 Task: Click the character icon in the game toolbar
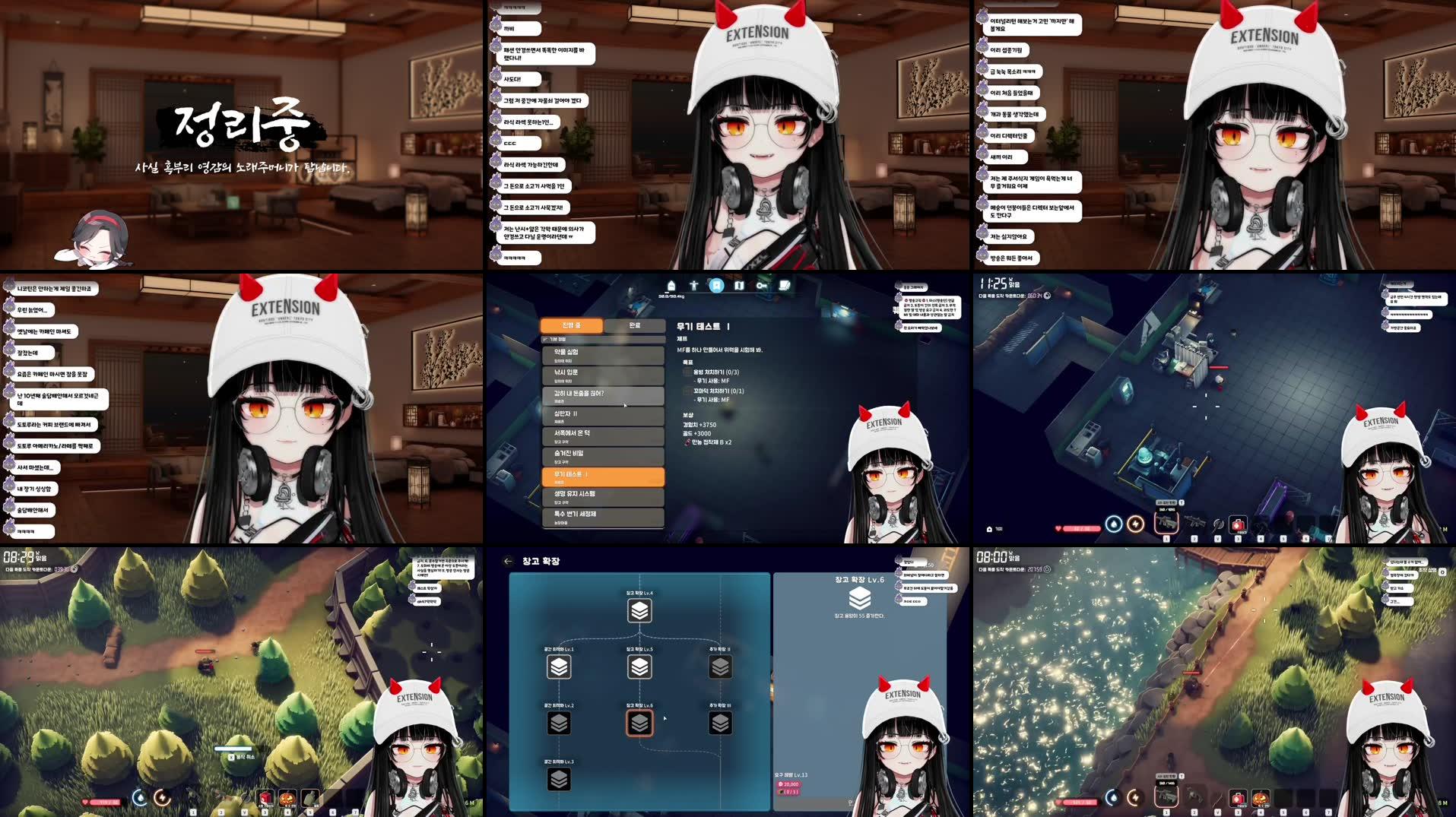click(x=693, y=286)
